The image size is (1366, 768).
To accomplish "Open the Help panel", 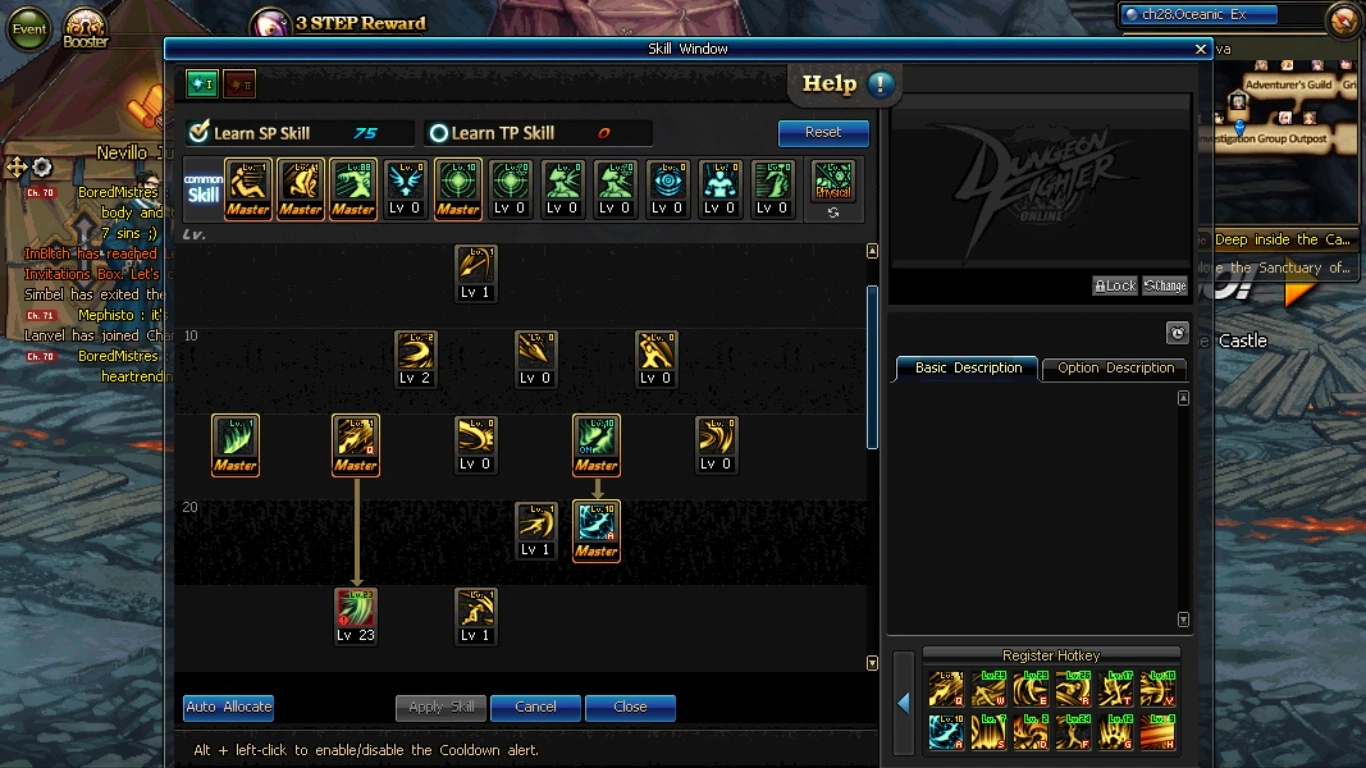I will 846,85.
